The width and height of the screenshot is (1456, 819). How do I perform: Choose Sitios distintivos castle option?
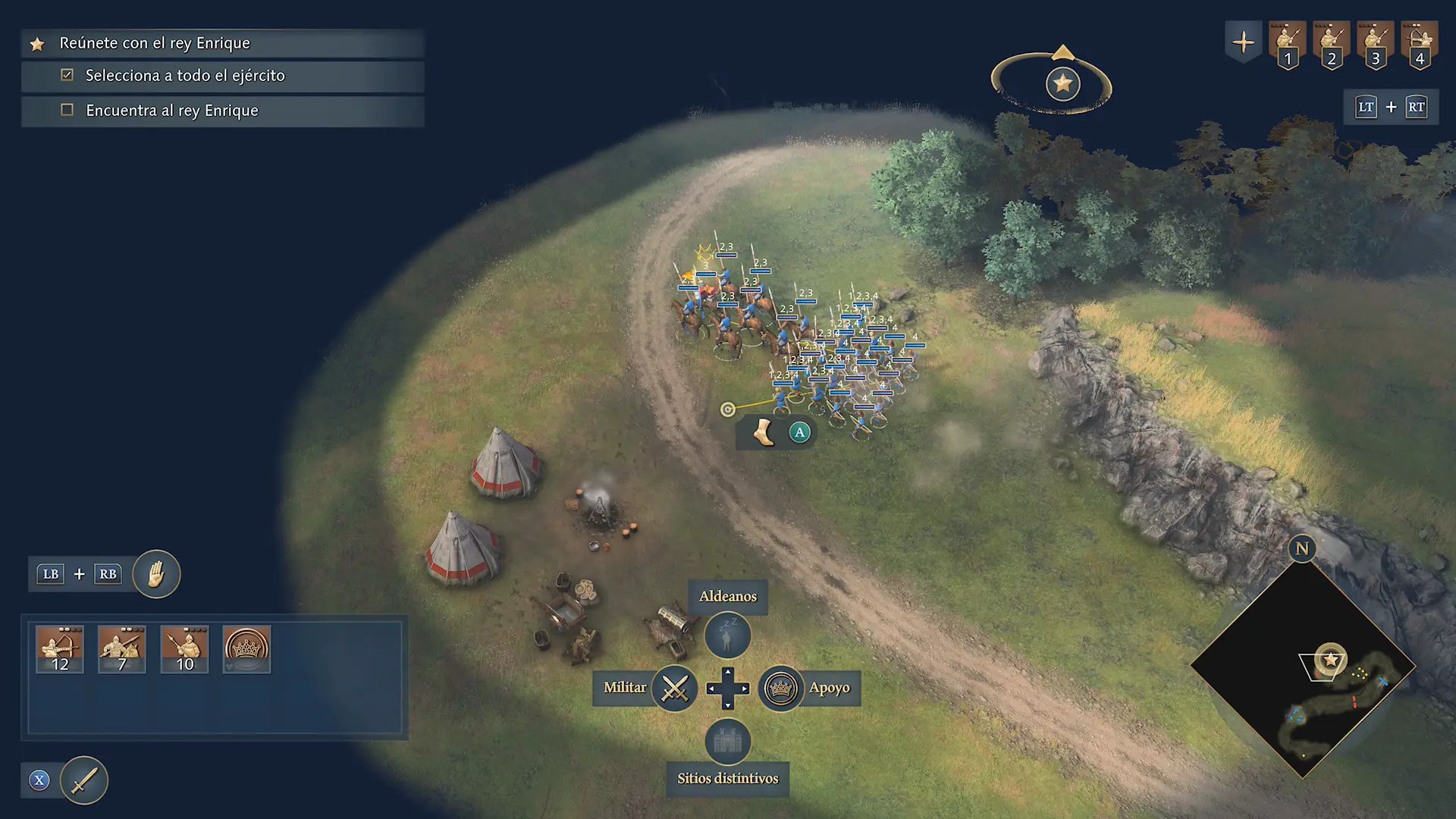727,741
